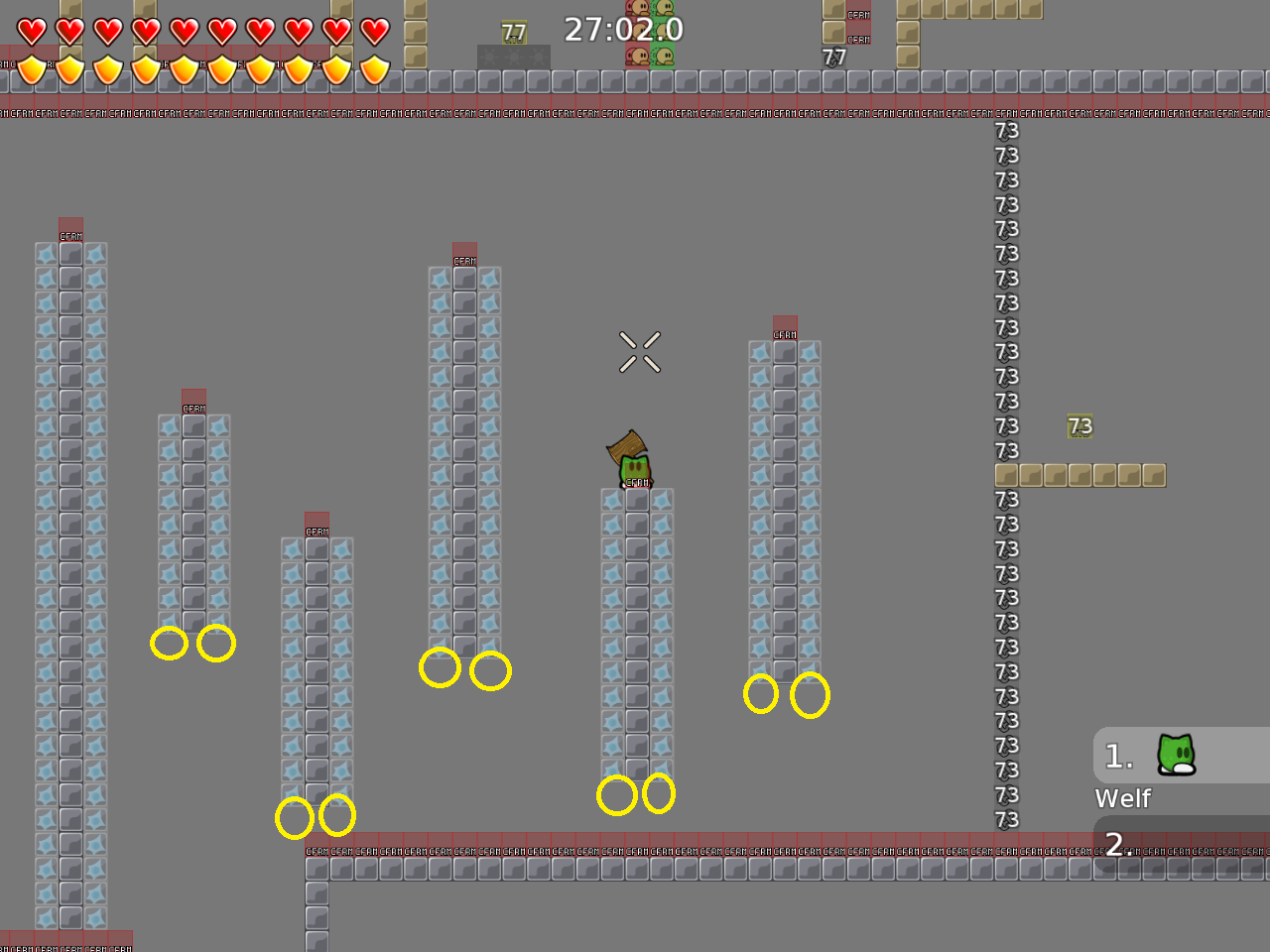Viewport: 1270px width, 952px height.
Task: Click the race timer showing 27:02.0
Action: pyautogui.click(x=622, y=31)
